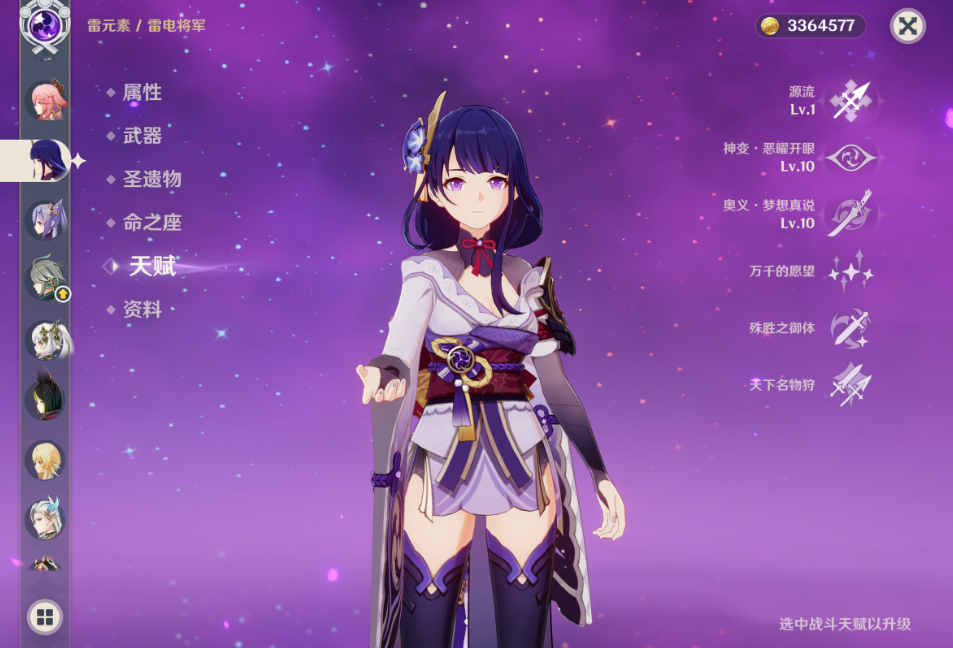Select the 命之座 constellation tab

click(x=151, y=223)
